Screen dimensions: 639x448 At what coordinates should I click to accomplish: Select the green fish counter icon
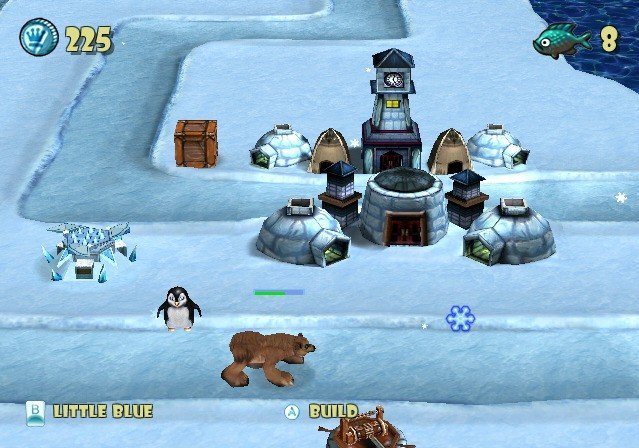pyautogui.click(x=561, y=40)
